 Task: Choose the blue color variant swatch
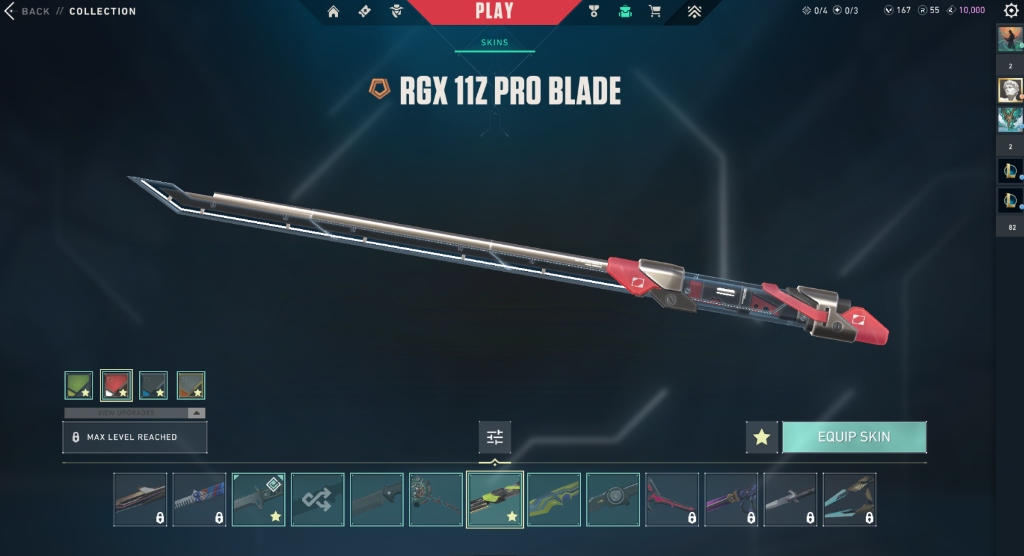coord(153,385)
